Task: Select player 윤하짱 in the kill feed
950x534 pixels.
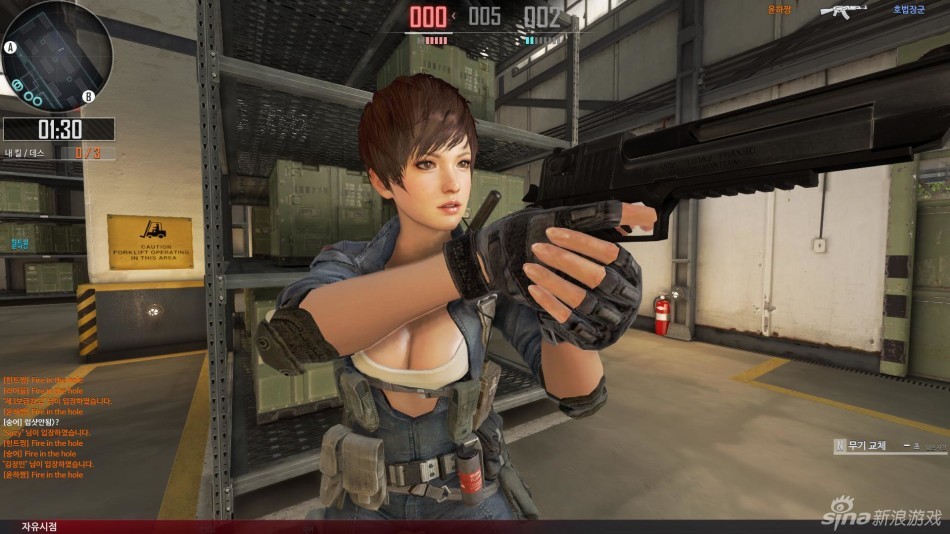Action: coord(778,10)
